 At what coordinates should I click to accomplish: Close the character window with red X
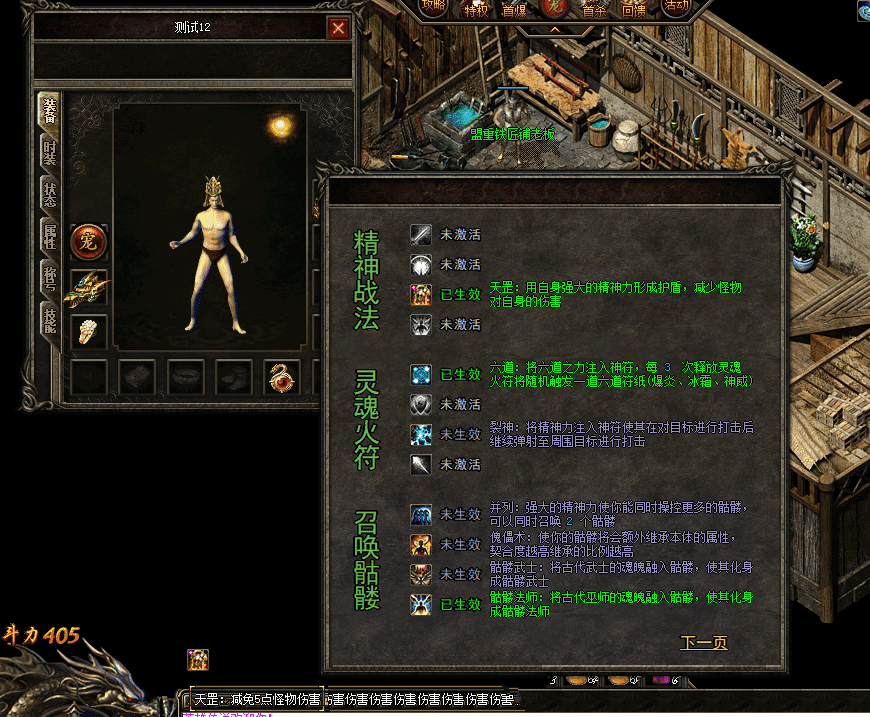[338, 28]
